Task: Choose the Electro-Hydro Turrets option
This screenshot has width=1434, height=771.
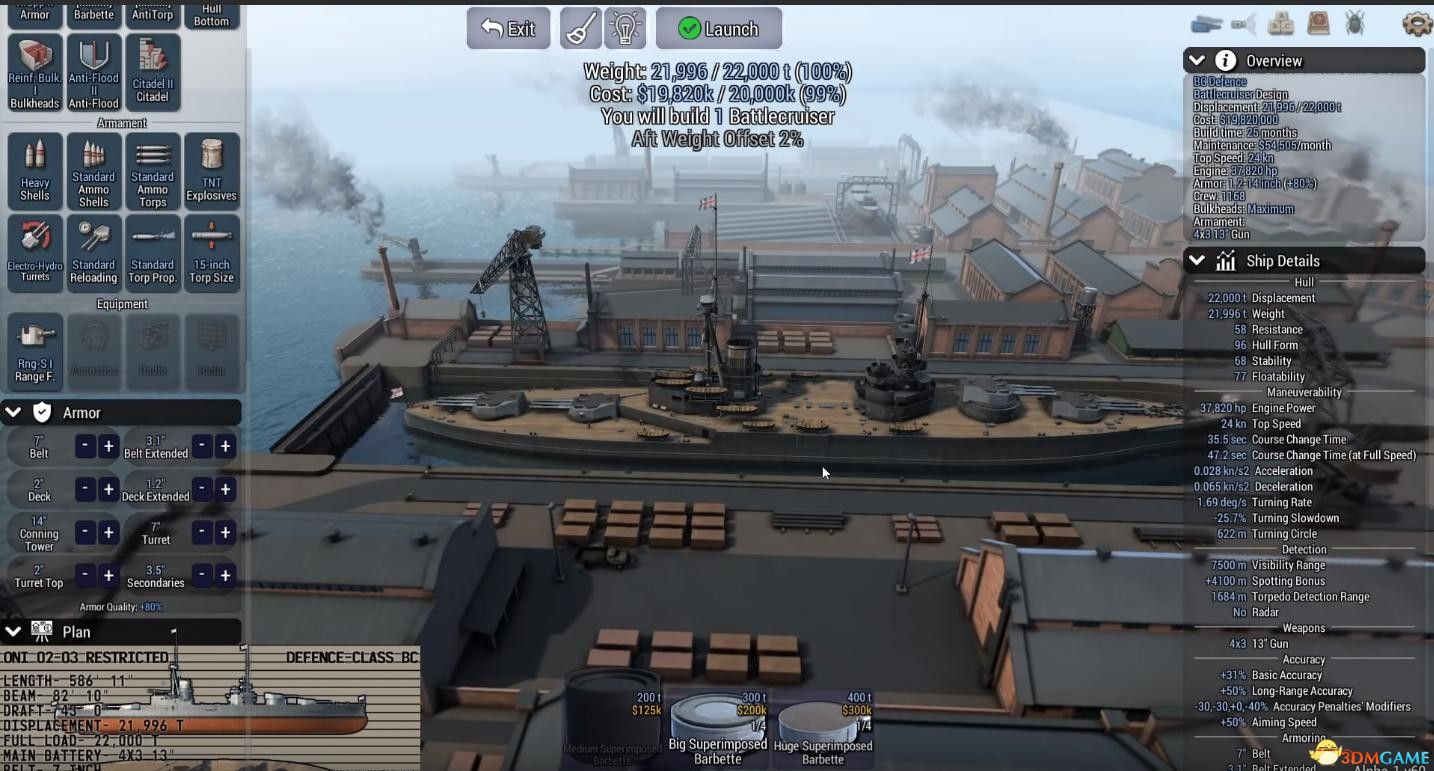Action: pyautogui.click(x=33, y=252)
